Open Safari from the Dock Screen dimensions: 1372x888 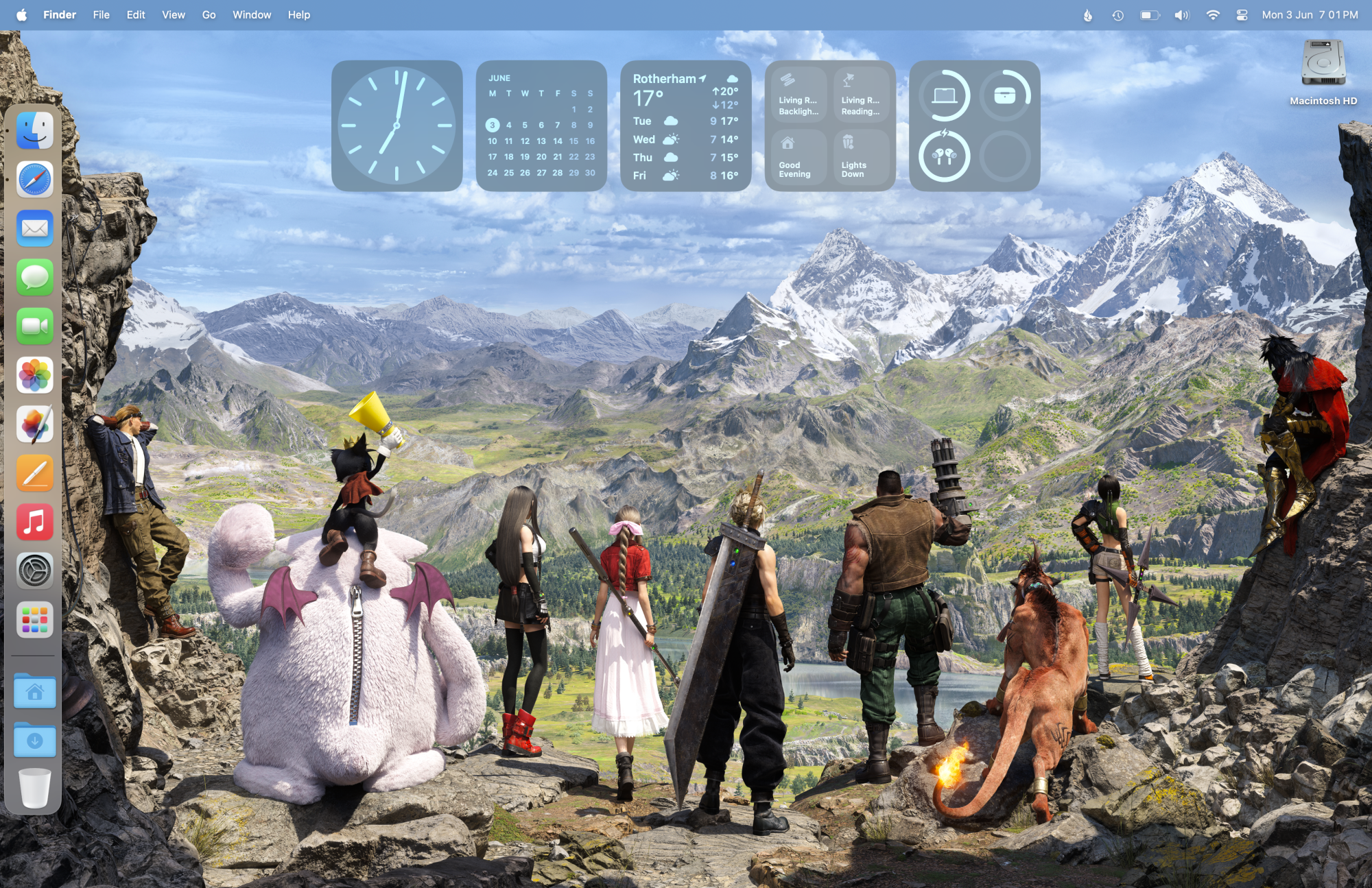(x=34, y=180)
